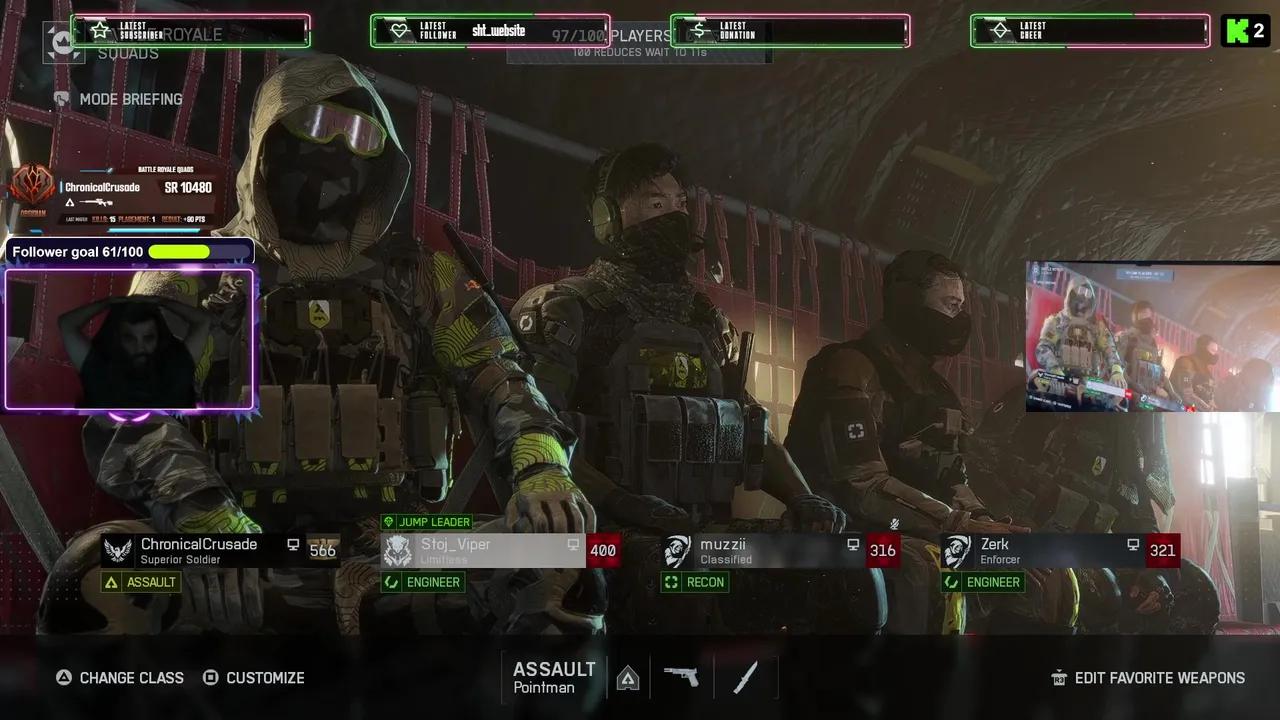The image size is (1280, 720).
Task: Click the Mode Briefing speech bubble icon
Action: [61, 99]
